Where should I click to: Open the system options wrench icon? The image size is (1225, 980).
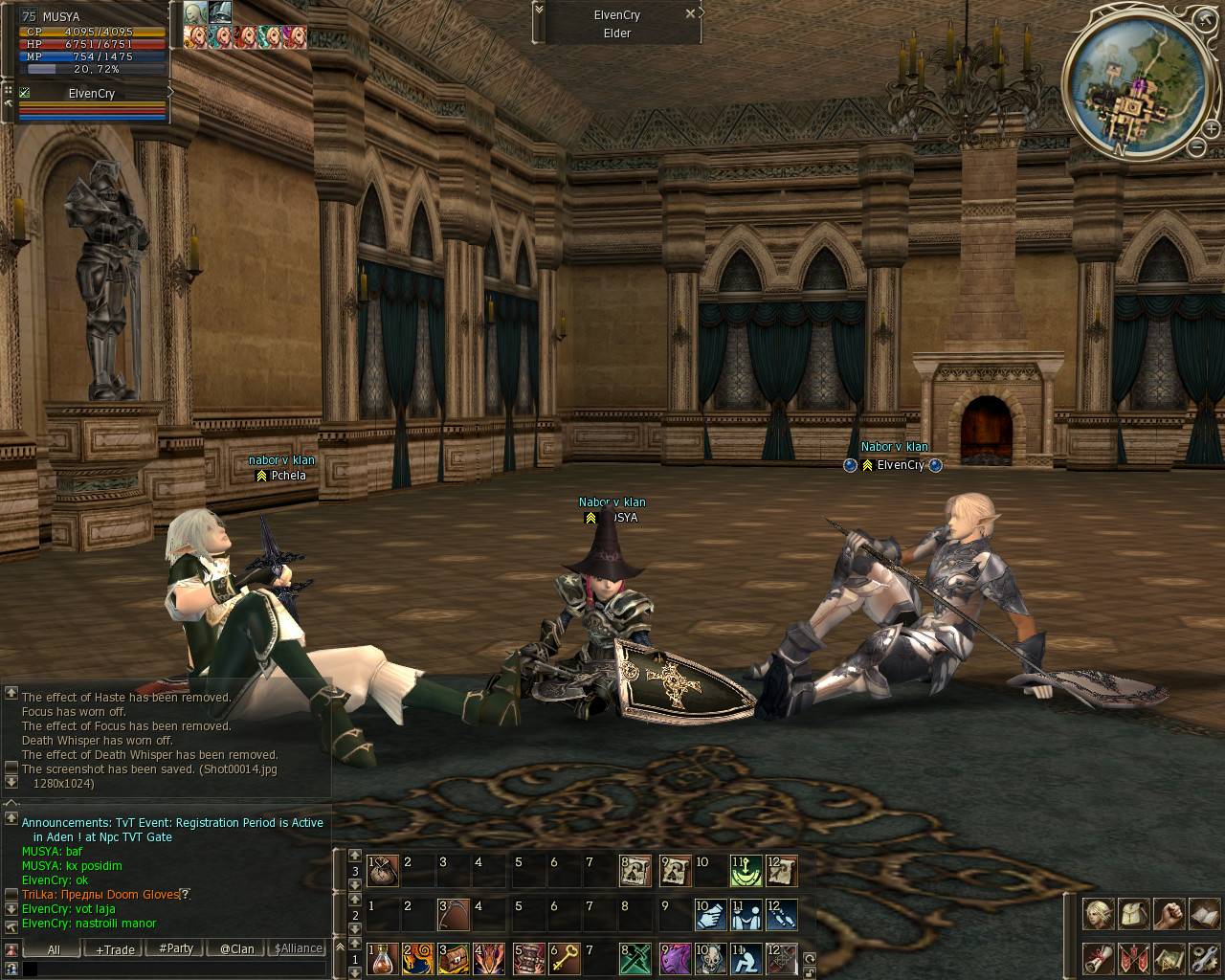(1204, 958)
